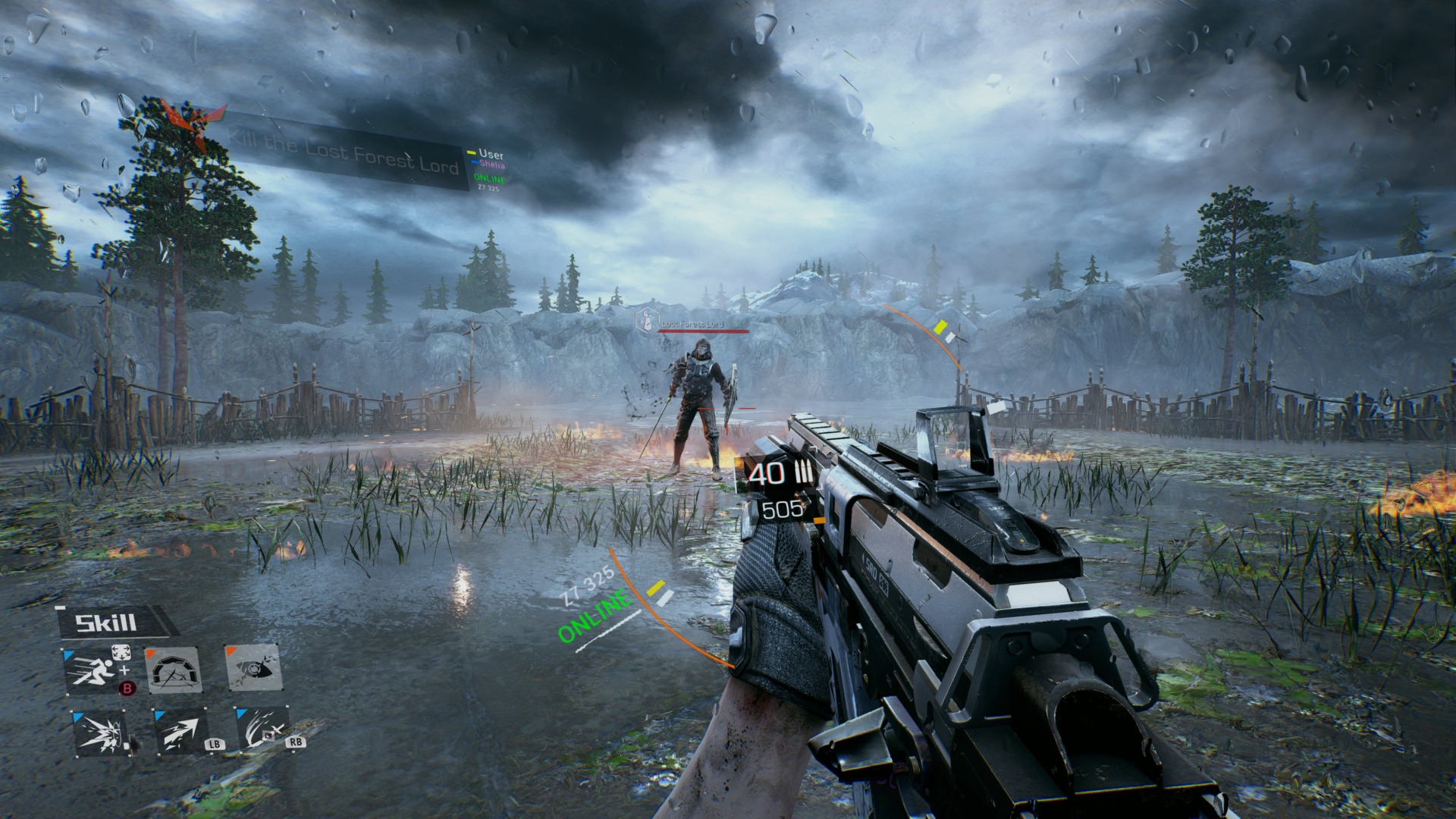The height and width of the screenshot is (819, 1456).
Task: Click the ONLINE status text
Action: click(x=489, y=178)
